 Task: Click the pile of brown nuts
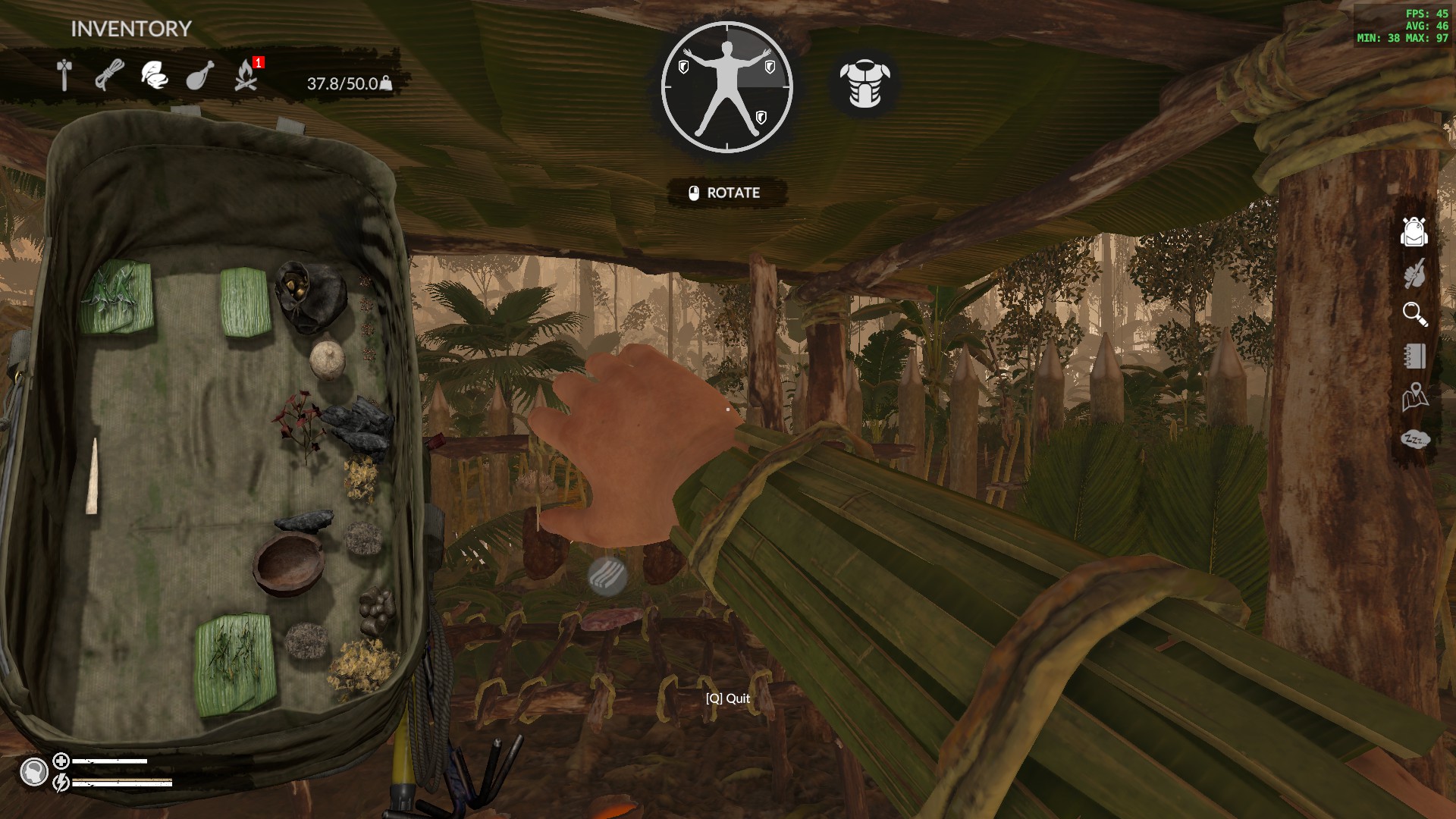376,610
